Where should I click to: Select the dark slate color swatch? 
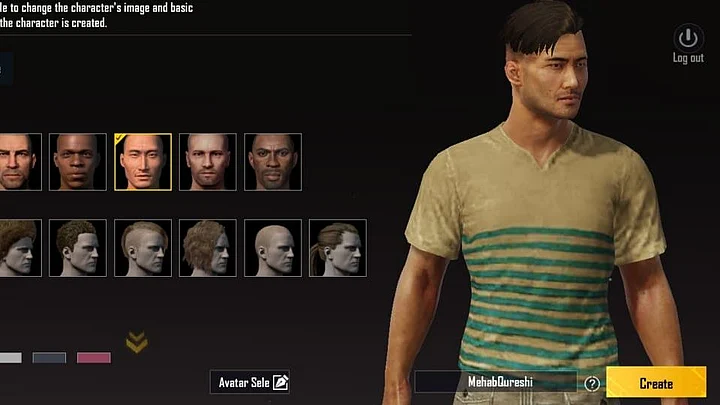[x=49, y=358]
